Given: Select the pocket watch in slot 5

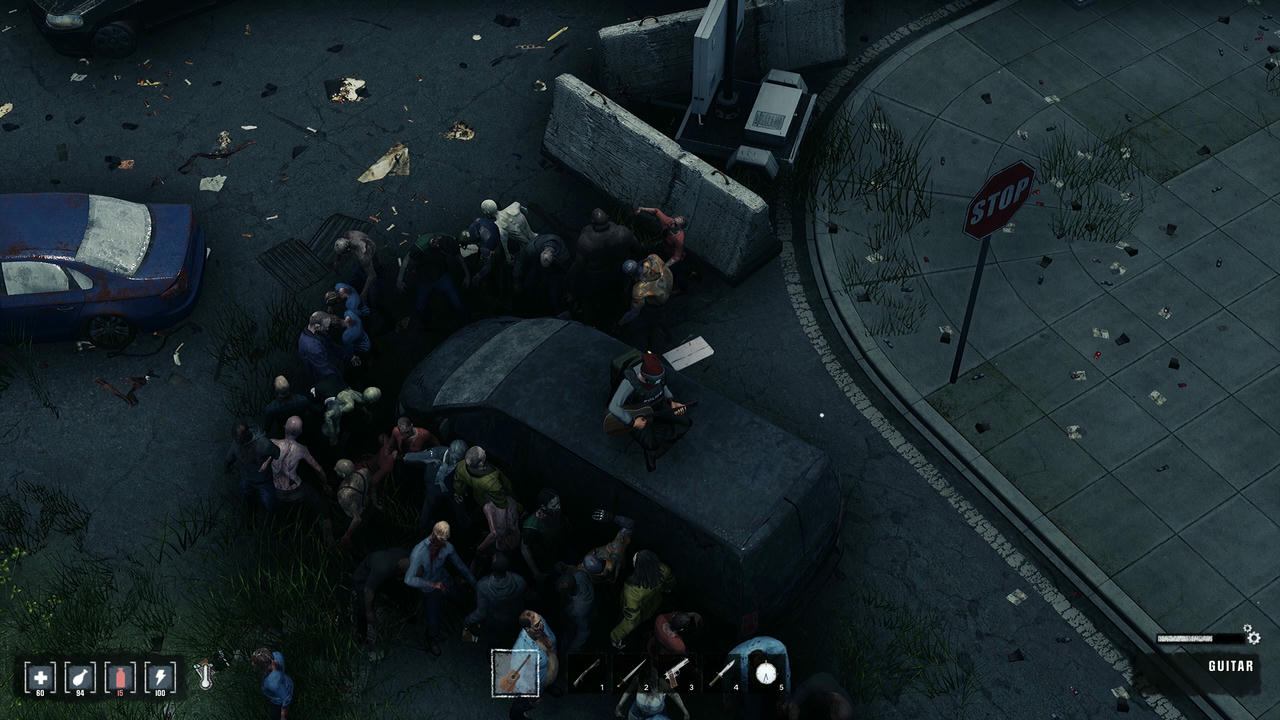Looking at the screenshot, I should pyautogui.click(x=767, y=672).
